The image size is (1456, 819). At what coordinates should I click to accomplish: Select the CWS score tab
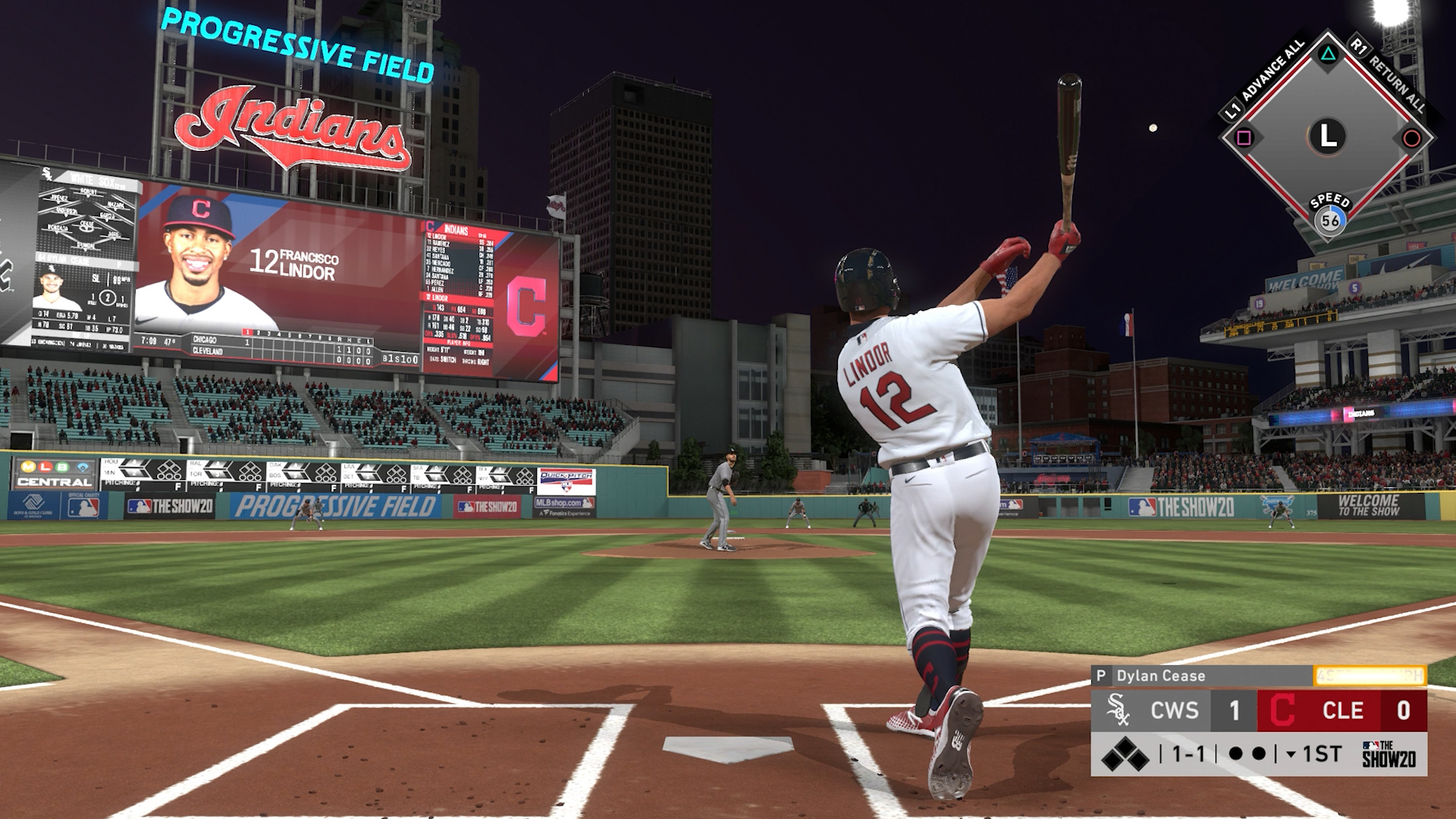pyautogui.click(x=1175, y=710)
